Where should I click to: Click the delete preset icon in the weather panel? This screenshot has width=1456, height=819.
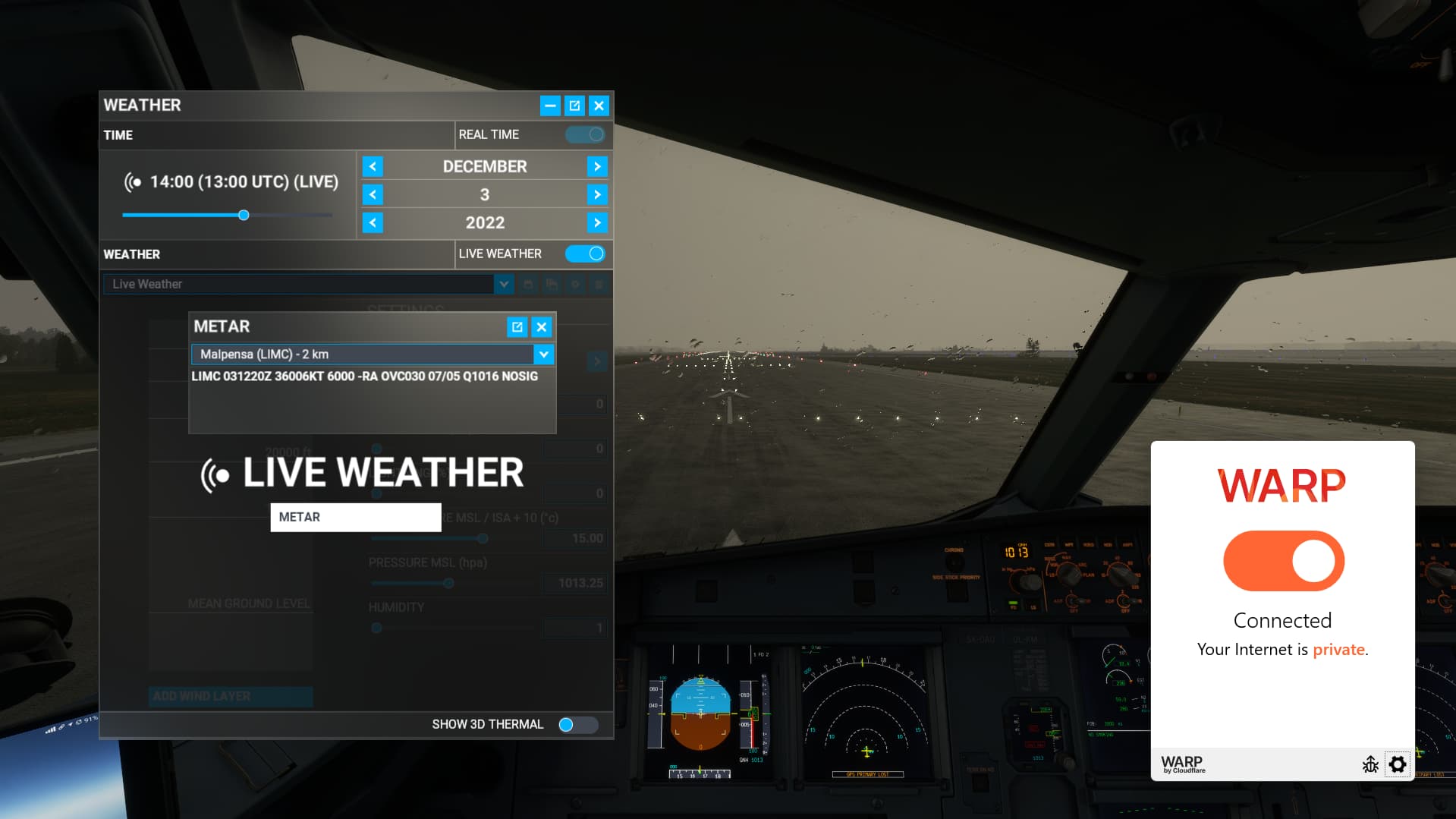(x=599, y=284)
